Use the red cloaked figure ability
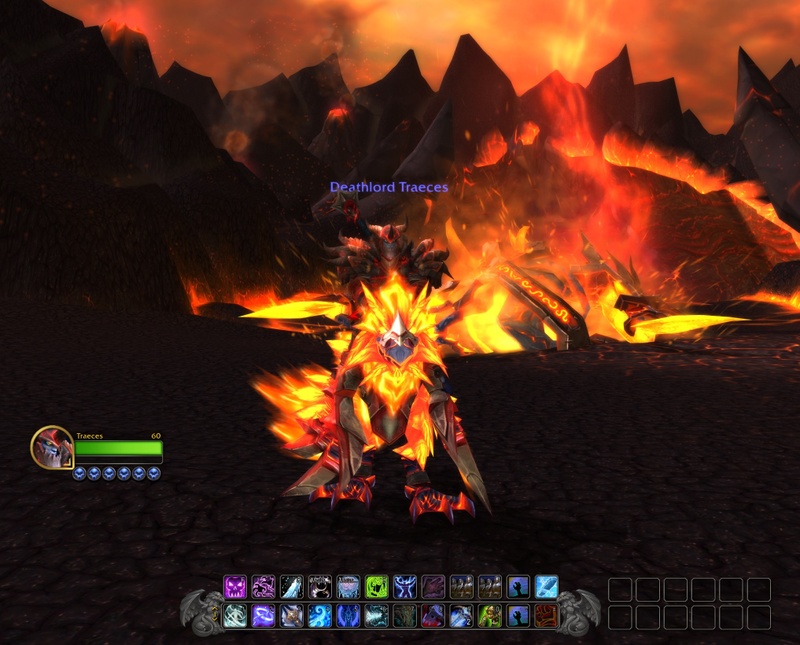 (x=433, y=616)
